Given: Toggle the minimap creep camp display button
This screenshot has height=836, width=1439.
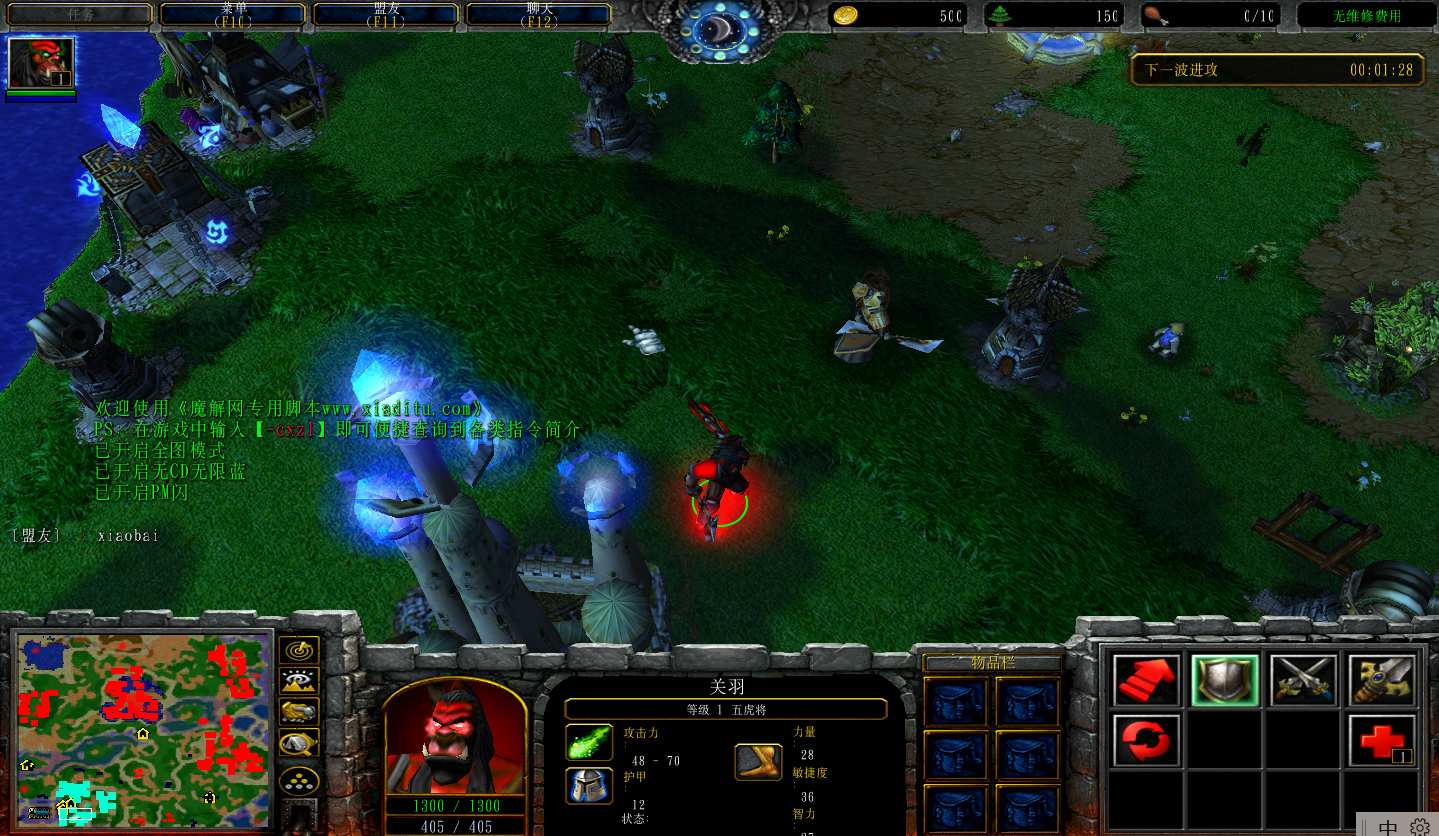Looking at the screenshot, I should coord(299,743).
